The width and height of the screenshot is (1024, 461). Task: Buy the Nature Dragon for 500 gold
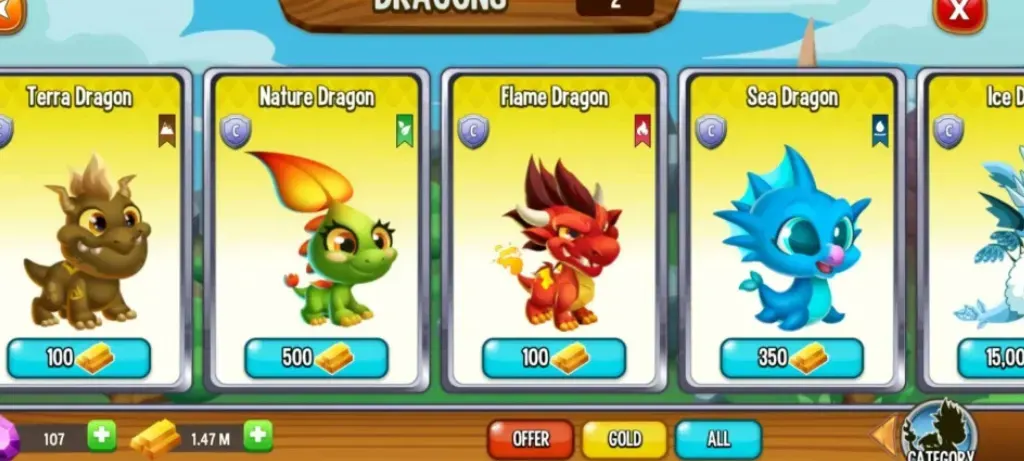click(316, 358)
